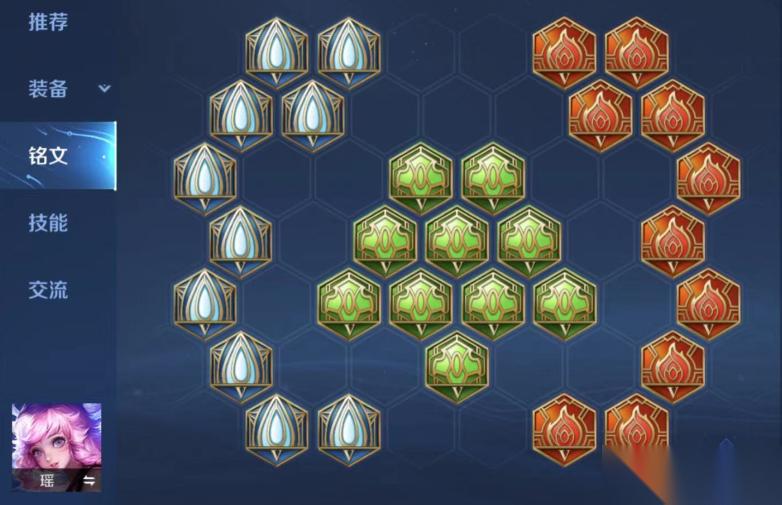Switch to the 推荐 tab
Image resolution: width=782 pixels, height=505 pixels.
(x=48, y=22)
